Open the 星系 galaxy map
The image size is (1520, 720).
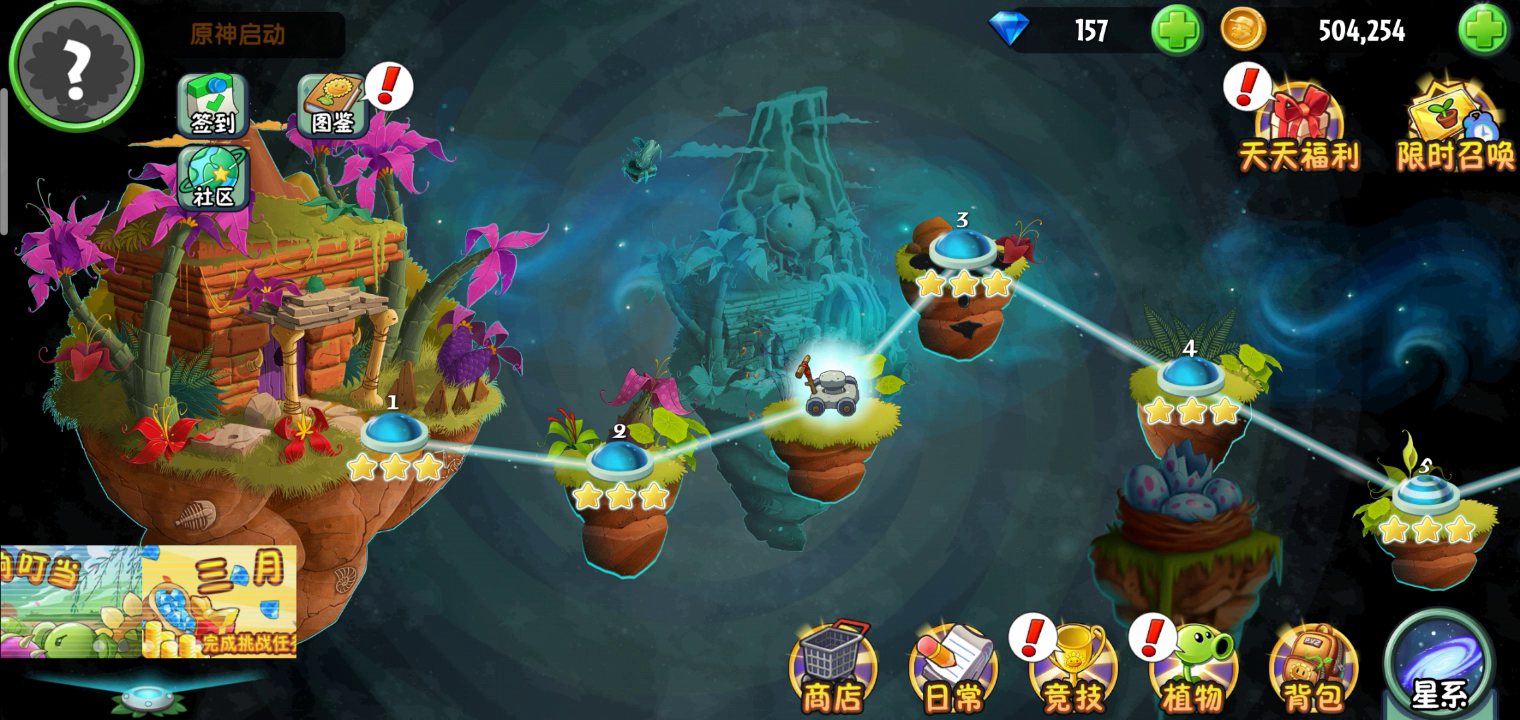1439,665
